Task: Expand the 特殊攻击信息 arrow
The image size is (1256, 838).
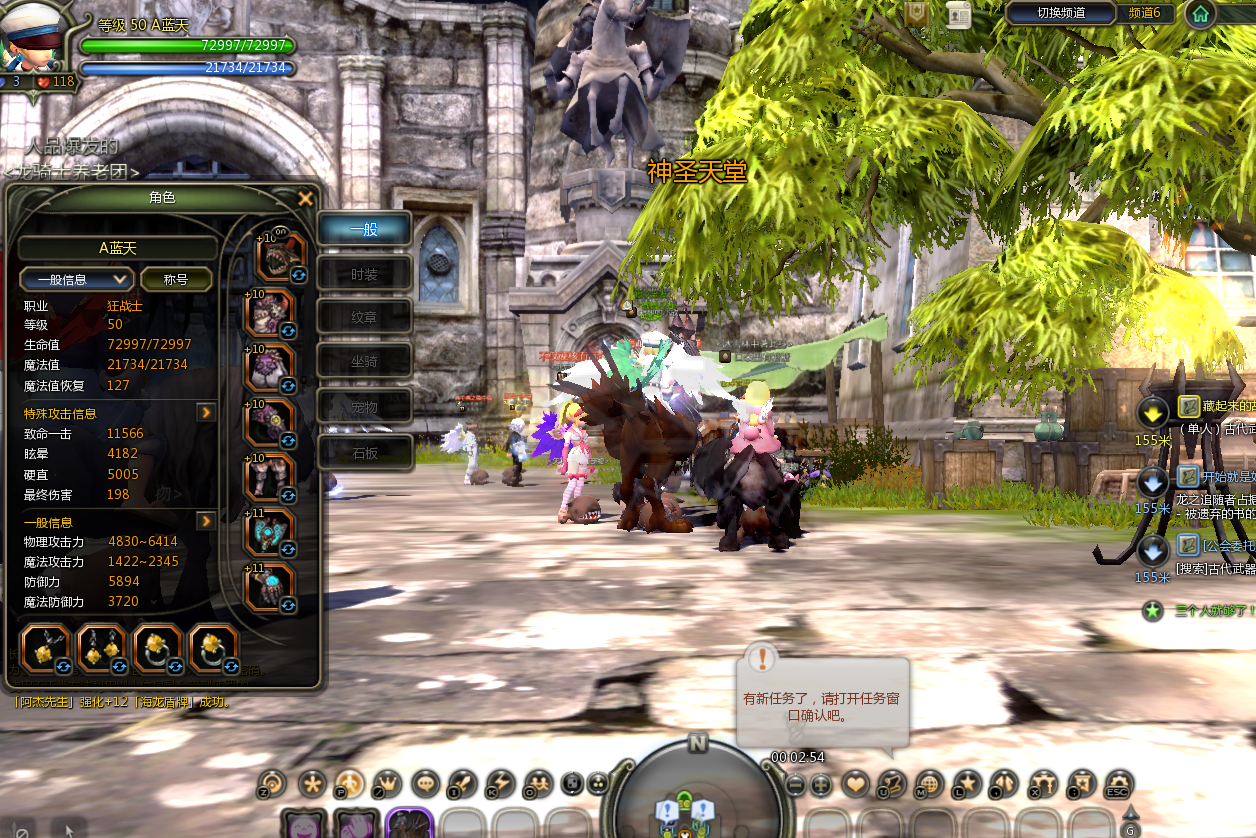Action: coord(206,412)
